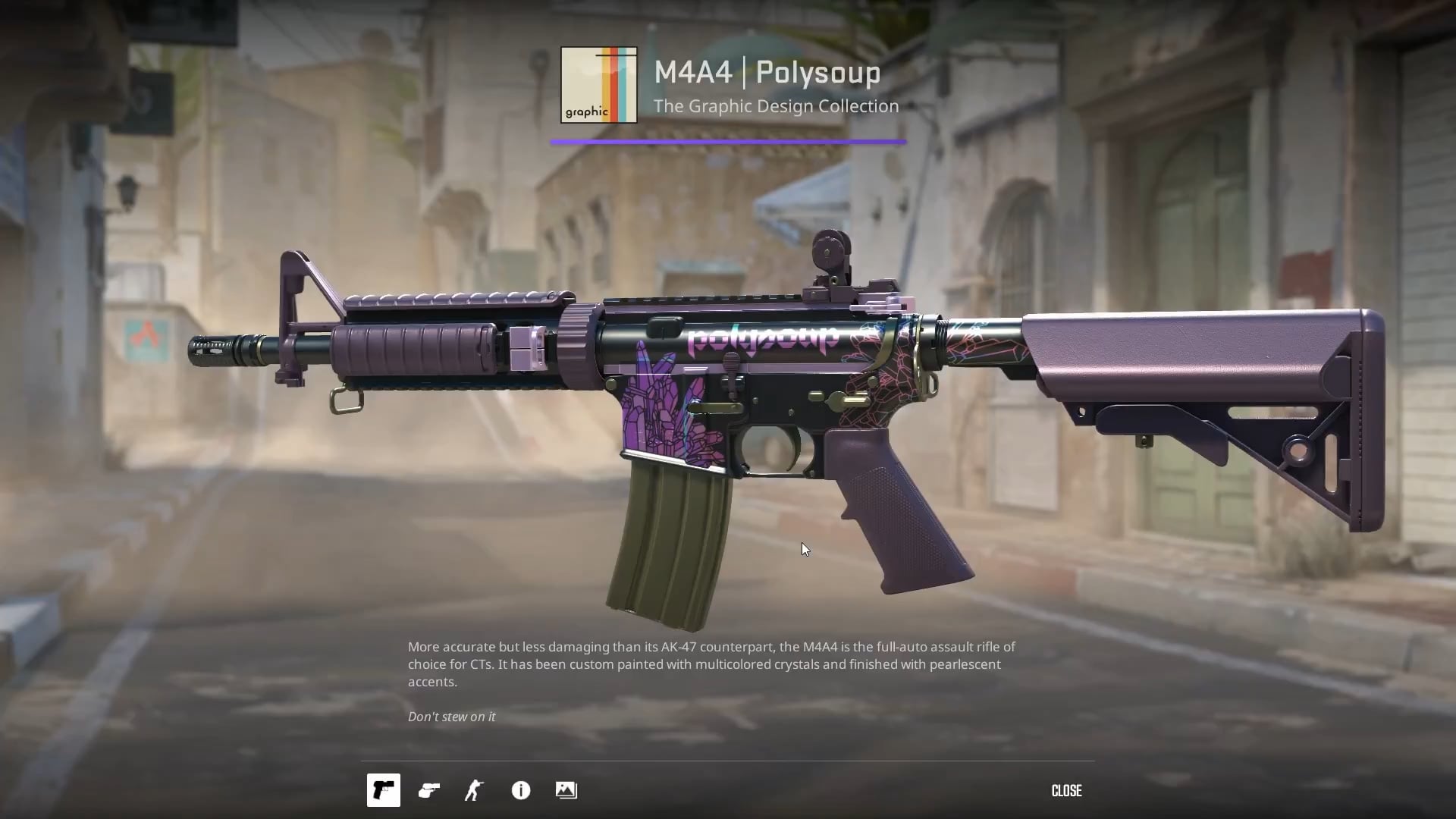The image size is (1456, 819).
Task: Open the picture/background scene icon
Action: (566, 790)
